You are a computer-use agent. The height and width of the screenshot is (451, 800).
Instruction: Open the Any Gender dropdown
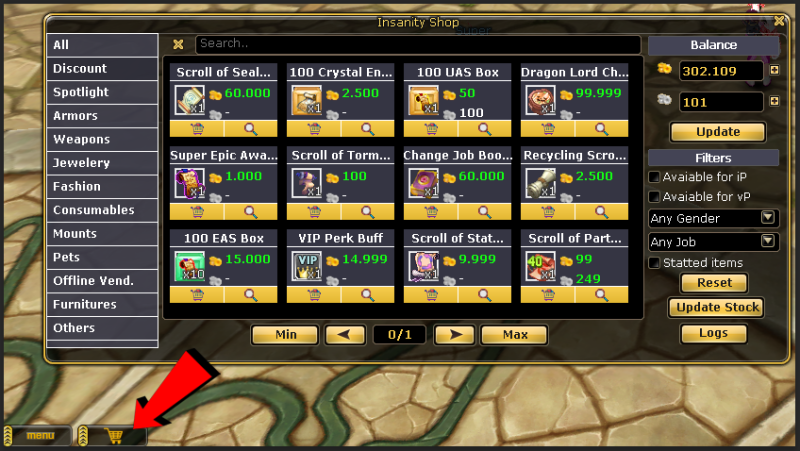tap(713, 217)
